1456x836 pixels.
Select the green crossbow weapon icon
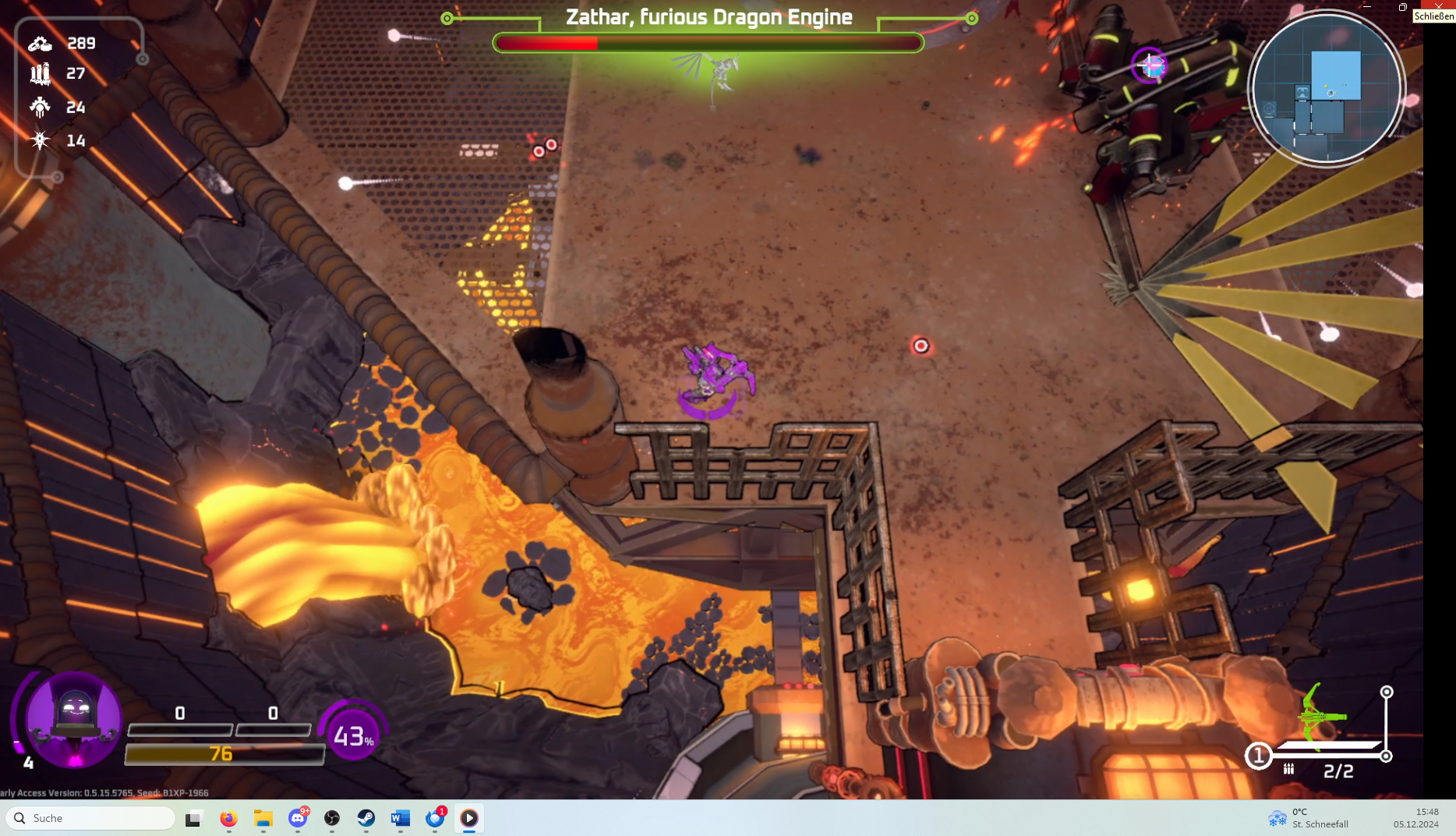click(x=1320, y=715)
